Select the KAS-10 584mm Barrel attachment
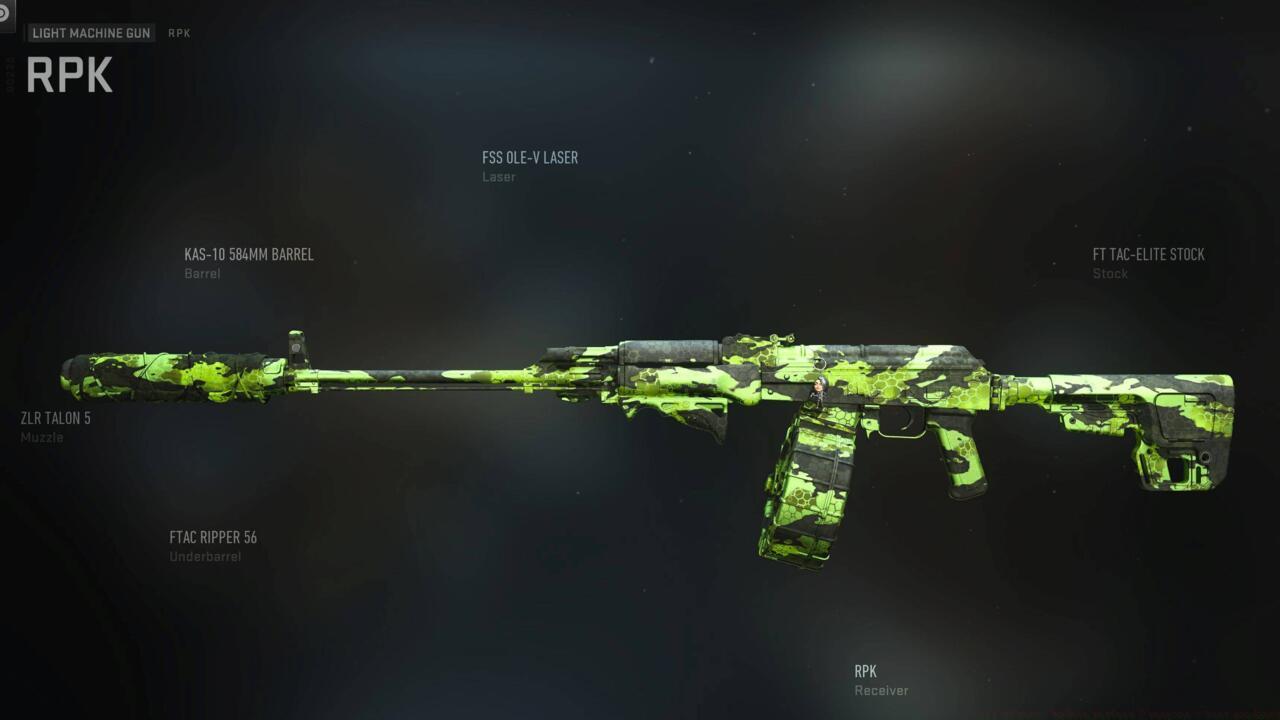Image resolution: width=1280 pixels, height=720 pixels. [247, 254]
